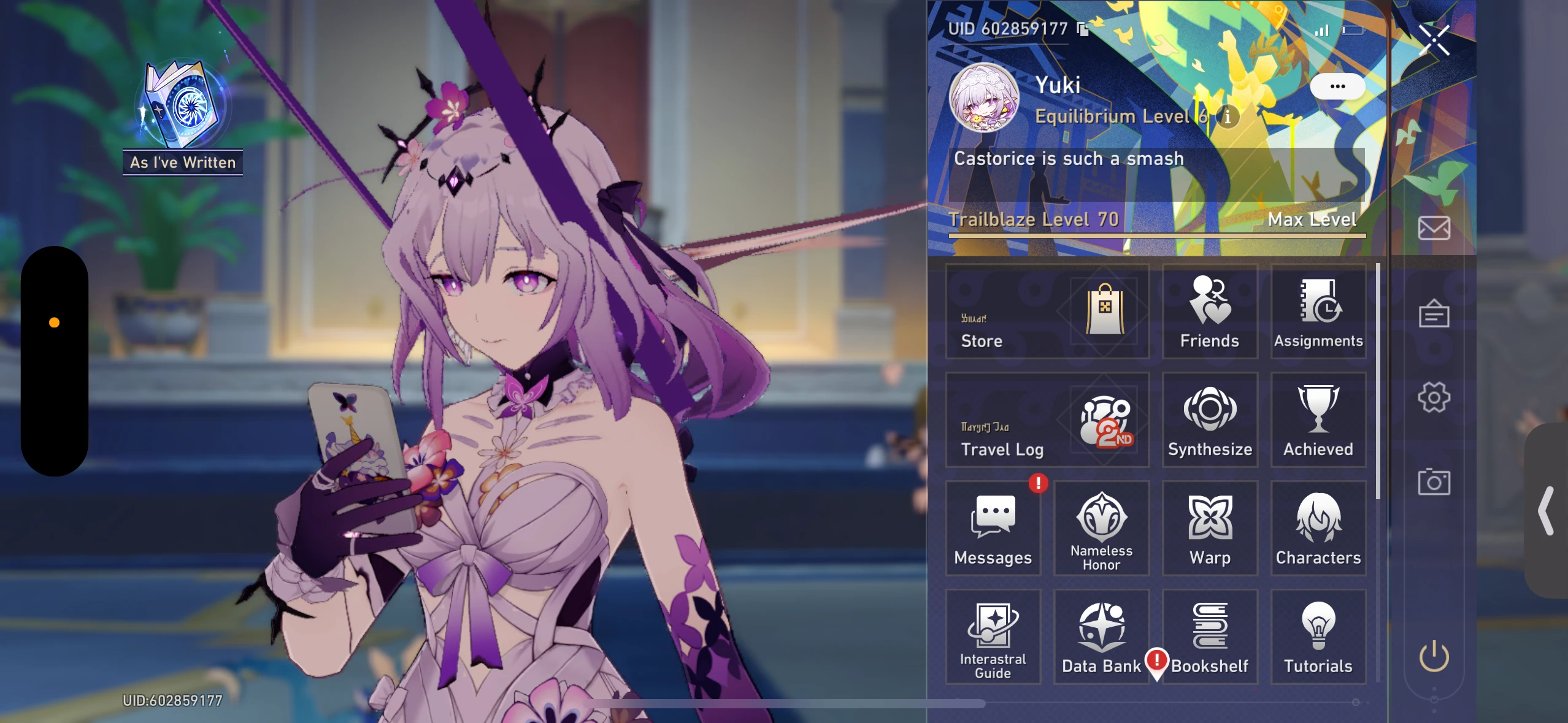Open the Interastral Guide

point(993,635)
